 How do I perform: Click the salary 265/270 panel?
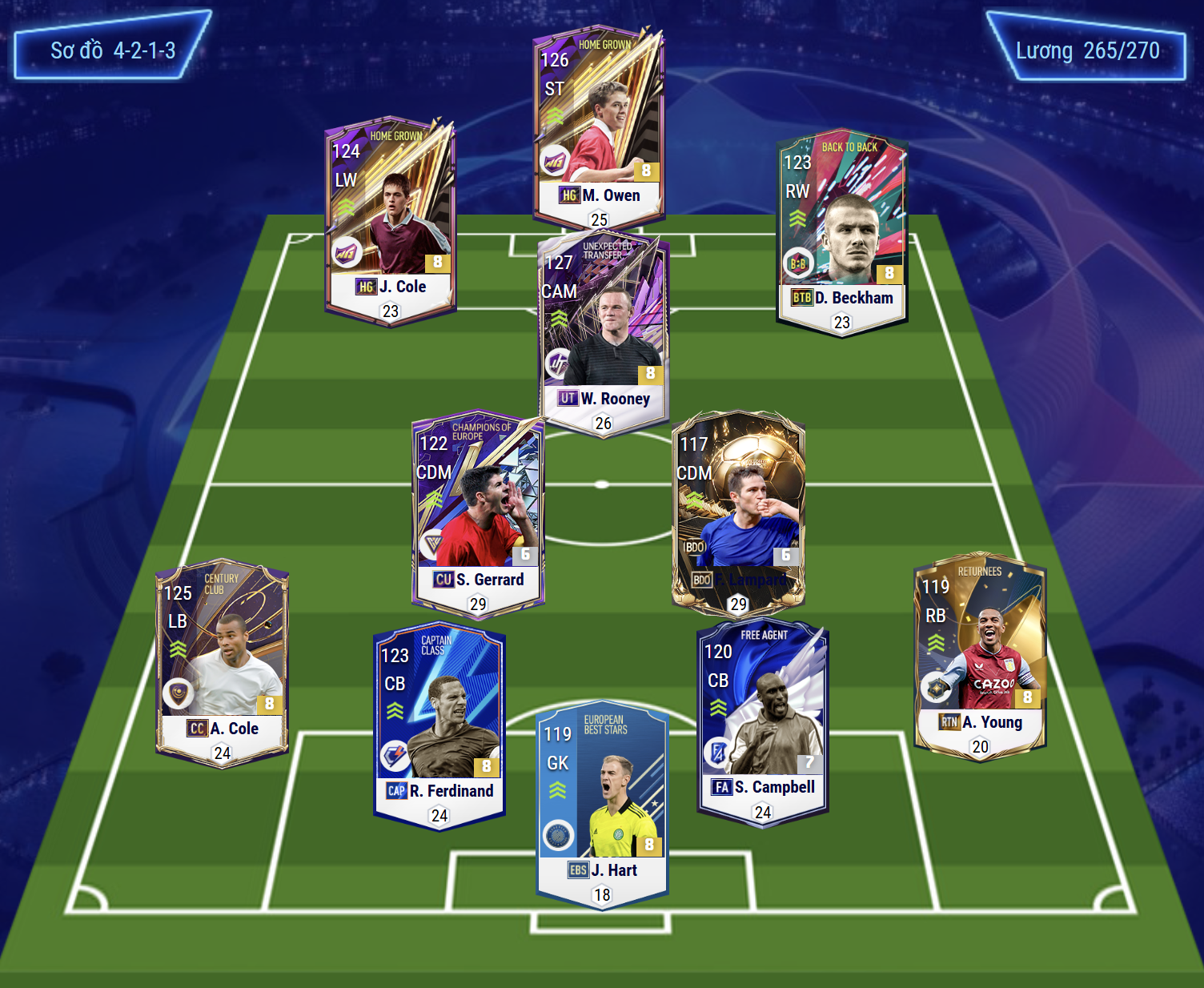1086,48
